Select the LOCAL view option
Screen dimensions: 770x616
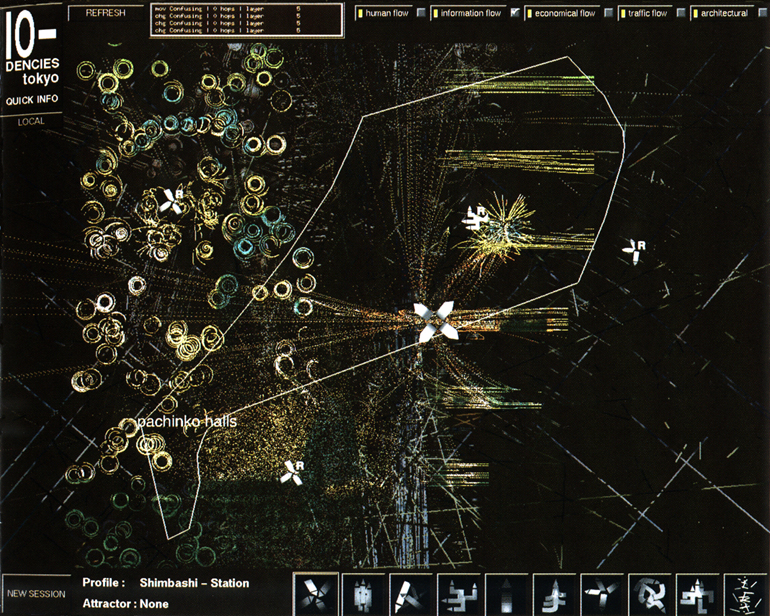pyautogui.click(x=32, y=120)
